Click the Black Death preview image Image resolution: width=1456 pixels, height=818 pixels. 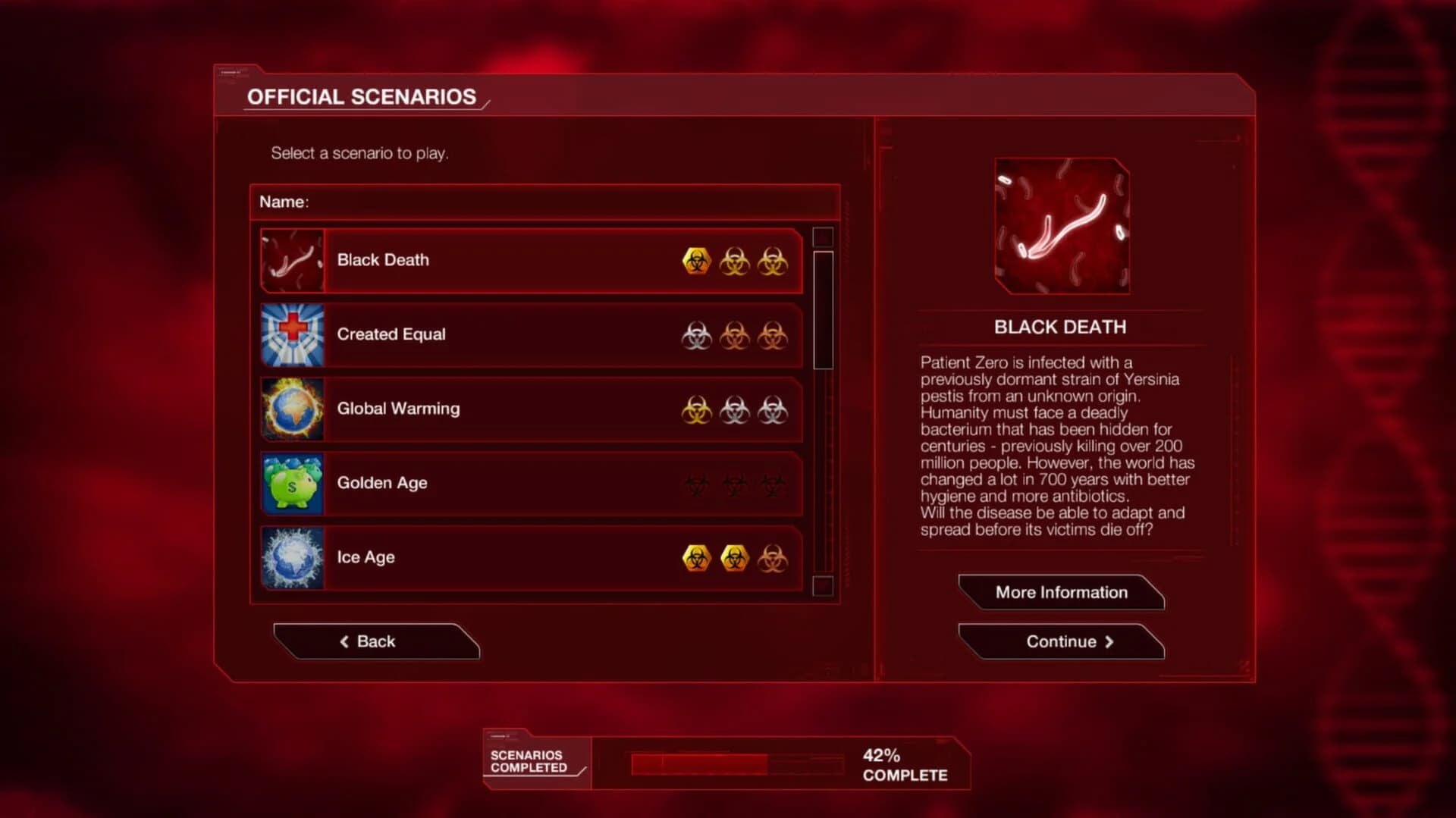point(1060,225)
